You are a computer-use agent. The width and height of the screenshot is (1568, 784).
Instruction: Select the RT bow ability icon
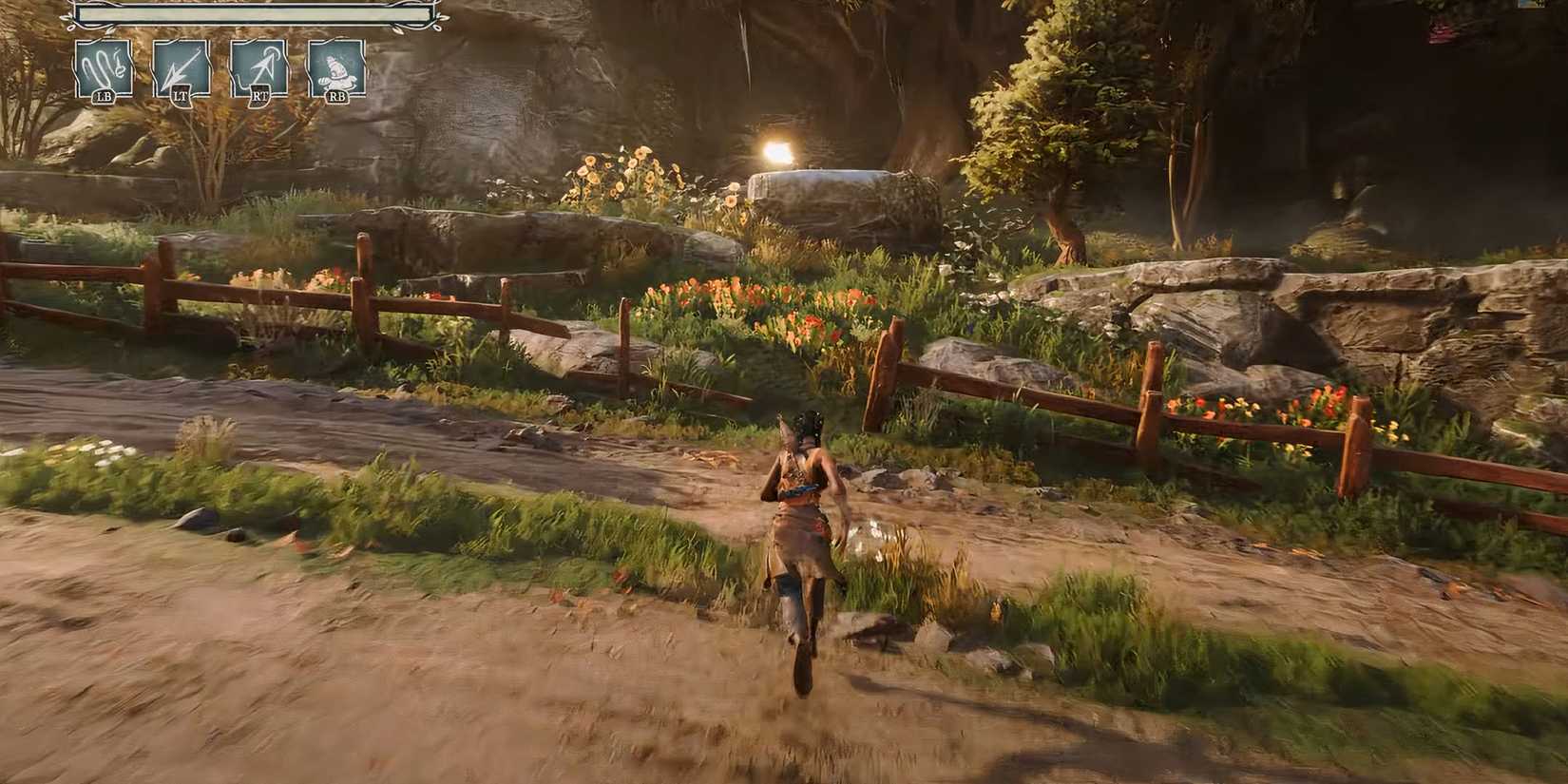click(259, 68)
